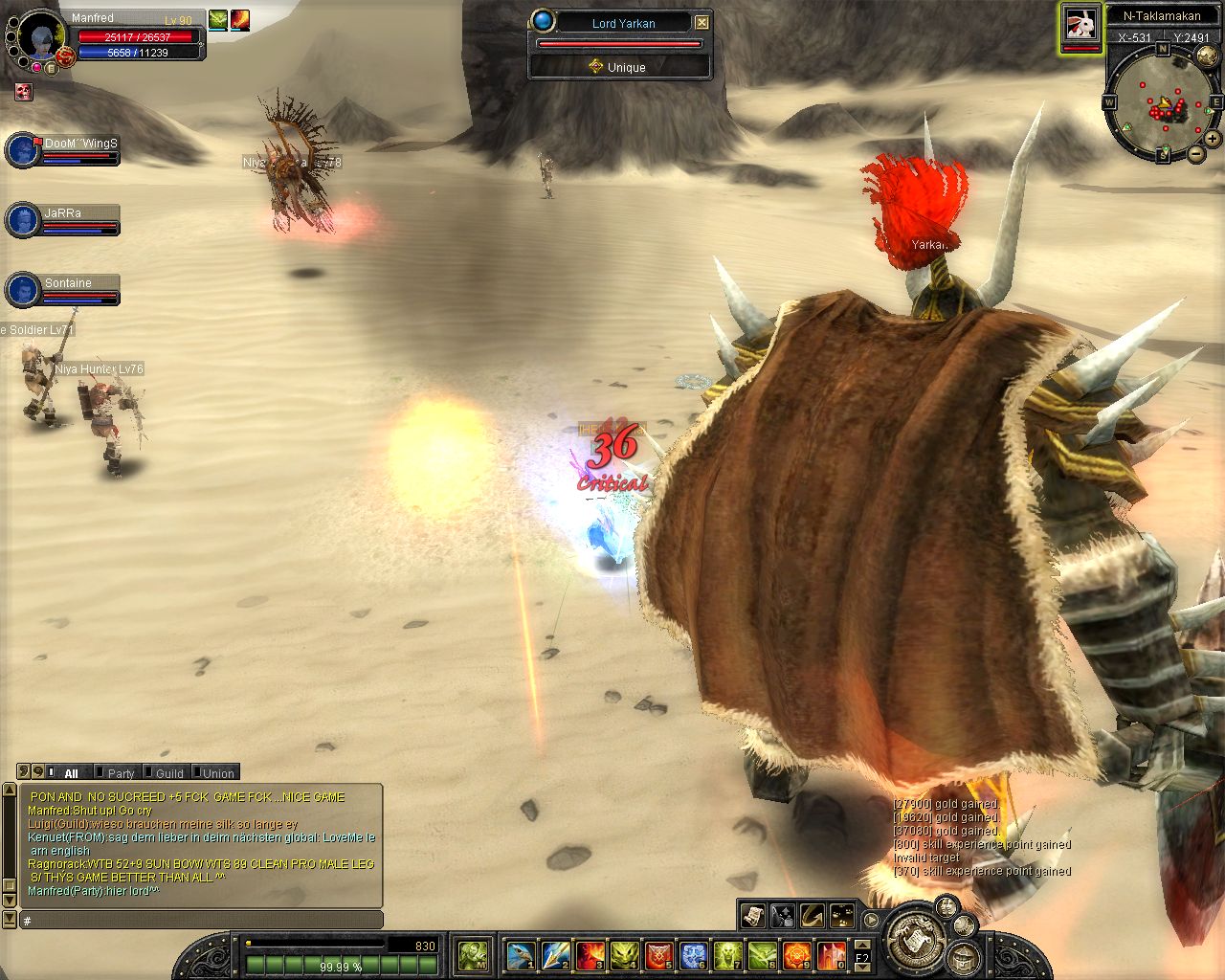Click the chat message input field
The width and height of the screenshot is (1225, 980).
pos(201,920)
